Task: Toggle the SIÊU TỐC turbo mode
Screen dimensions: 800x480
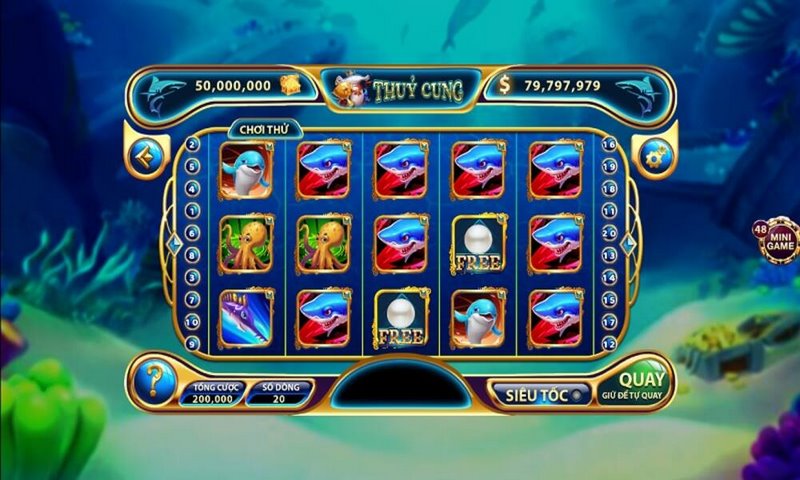Action: click(x=535, y=393)
